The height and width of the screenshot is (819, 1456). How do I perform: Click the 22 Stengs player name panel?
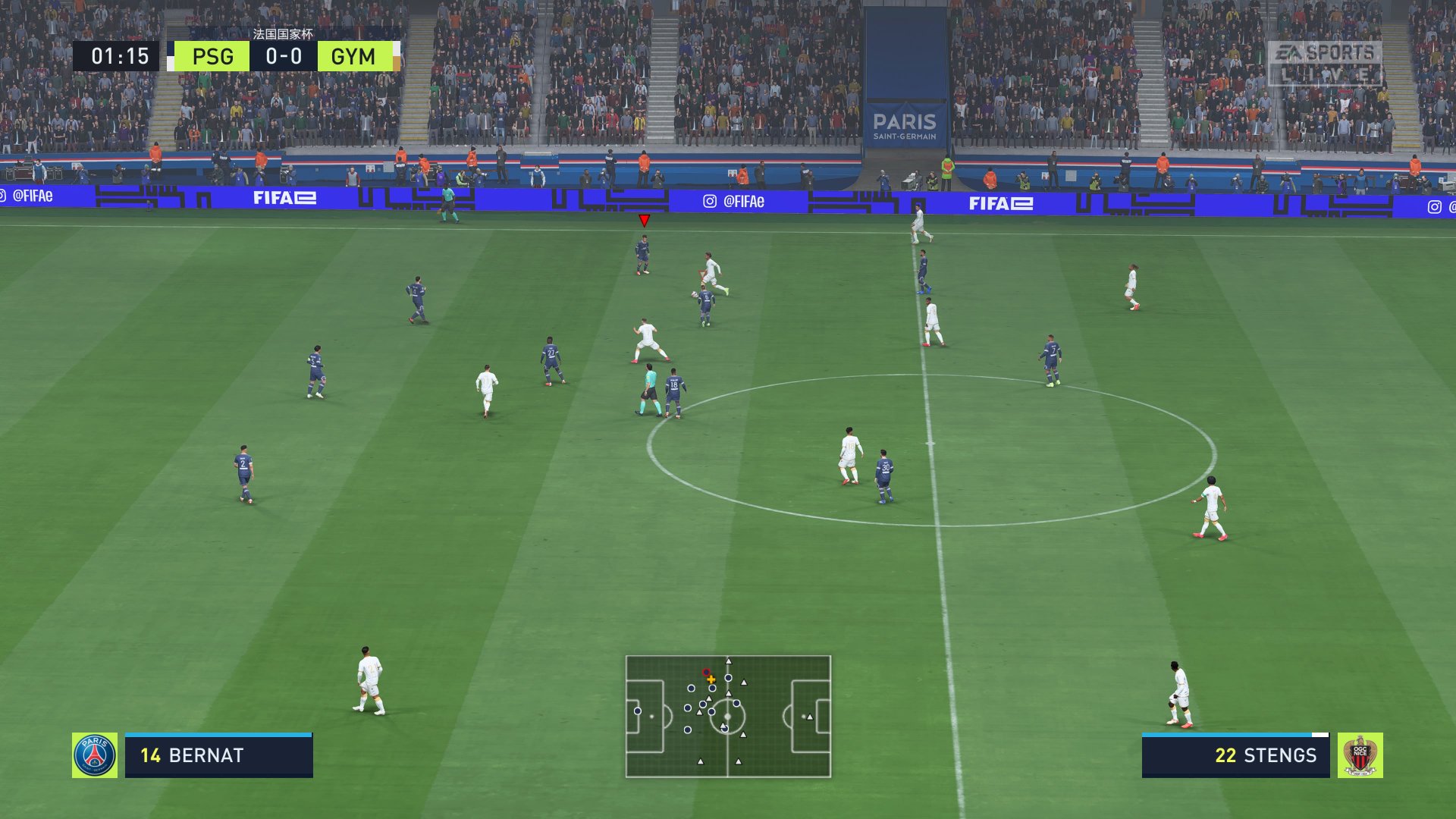click(x=1235, y=756)
